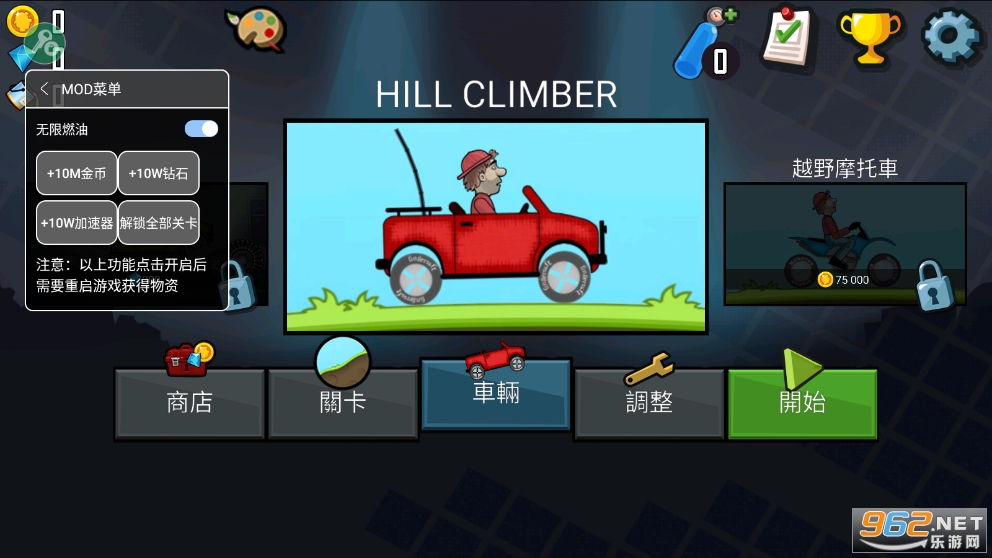992x558 pixels.
Task: Collapse the MOD菜单 with the back arrow
Action: [45, 89]
